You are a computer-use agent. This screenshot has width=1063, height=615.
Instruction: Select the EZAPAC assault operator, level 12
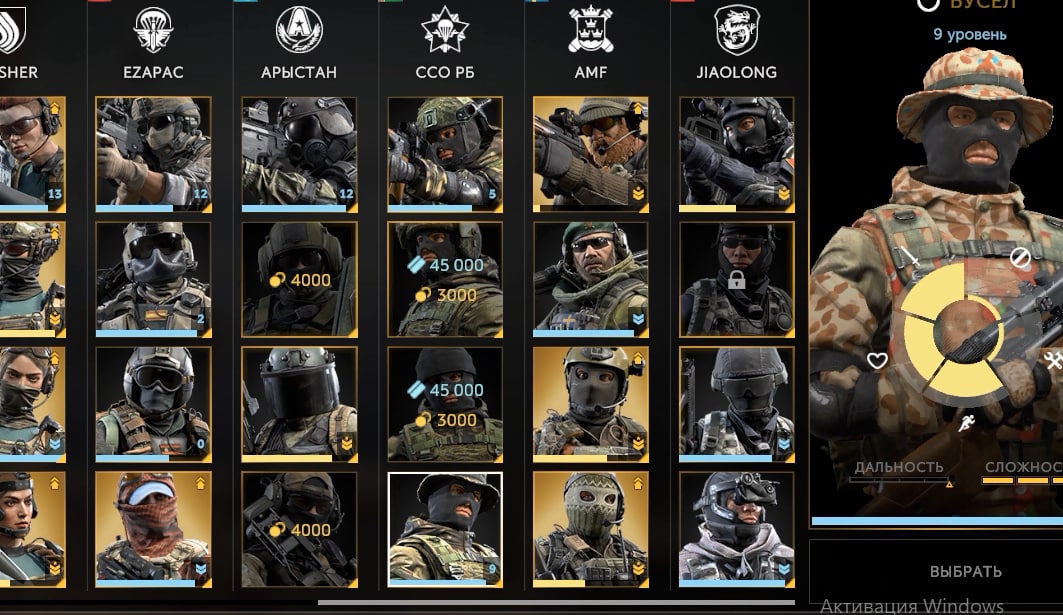(153, 153)
